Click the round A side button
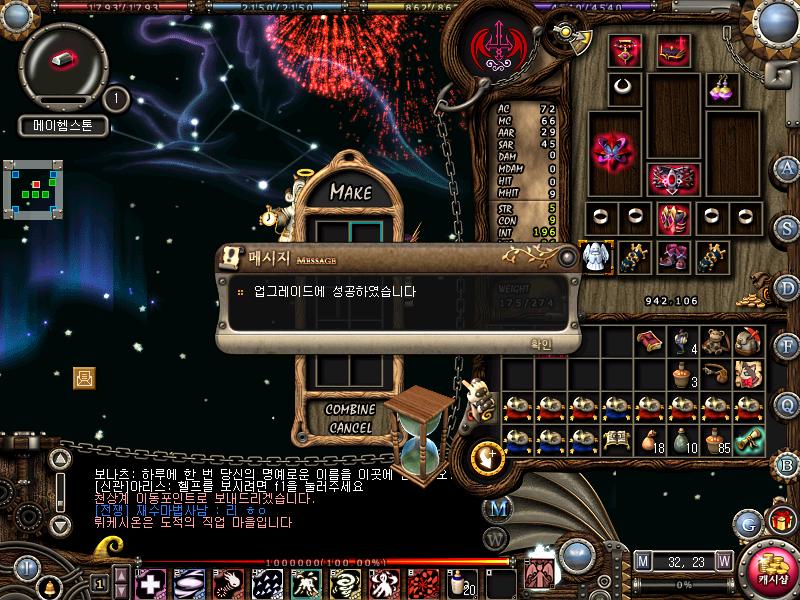800x600 pixels. pos(787,167)
